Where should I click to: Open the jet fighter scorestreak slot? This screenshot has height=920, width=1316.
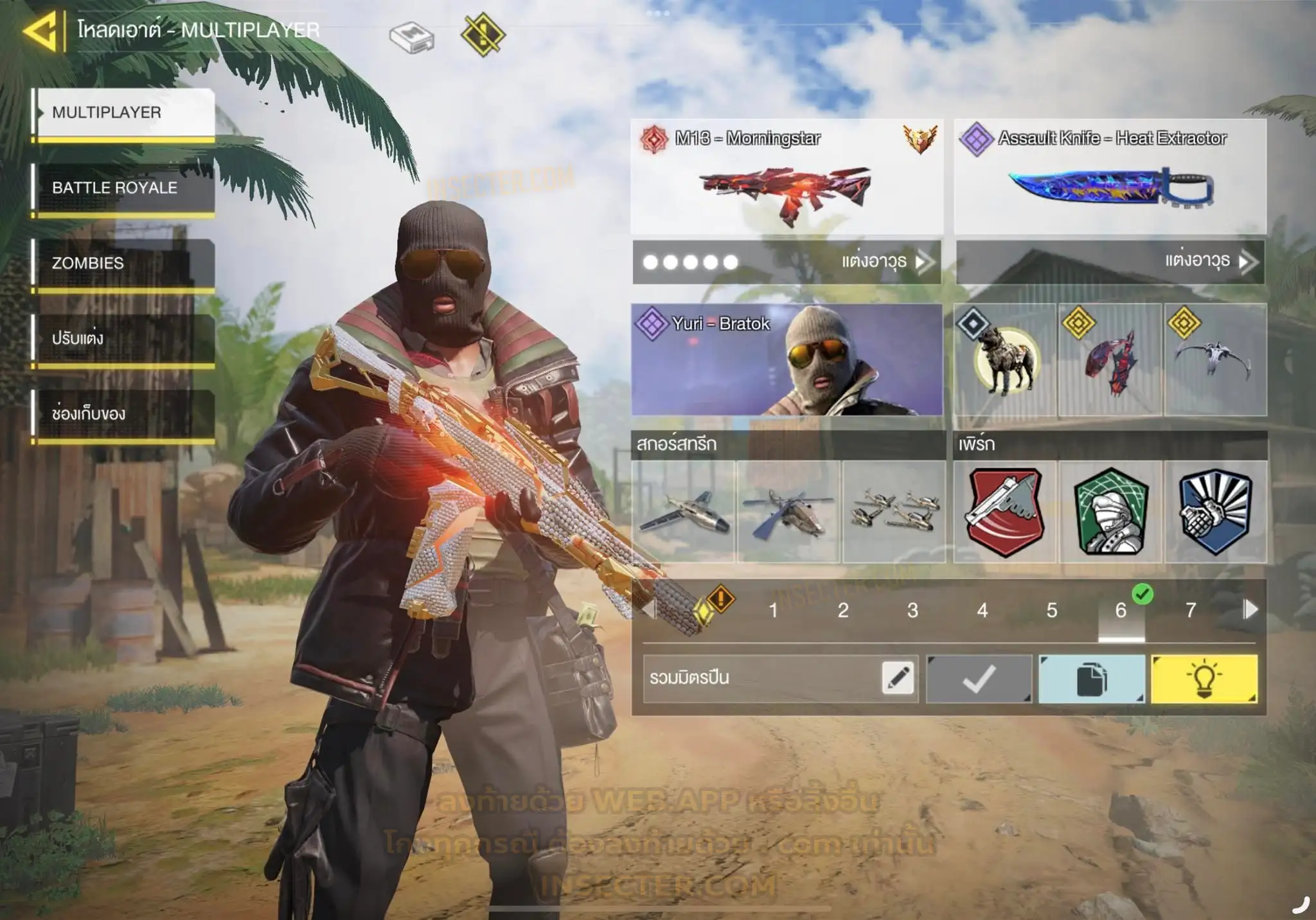tap(684, 512)
